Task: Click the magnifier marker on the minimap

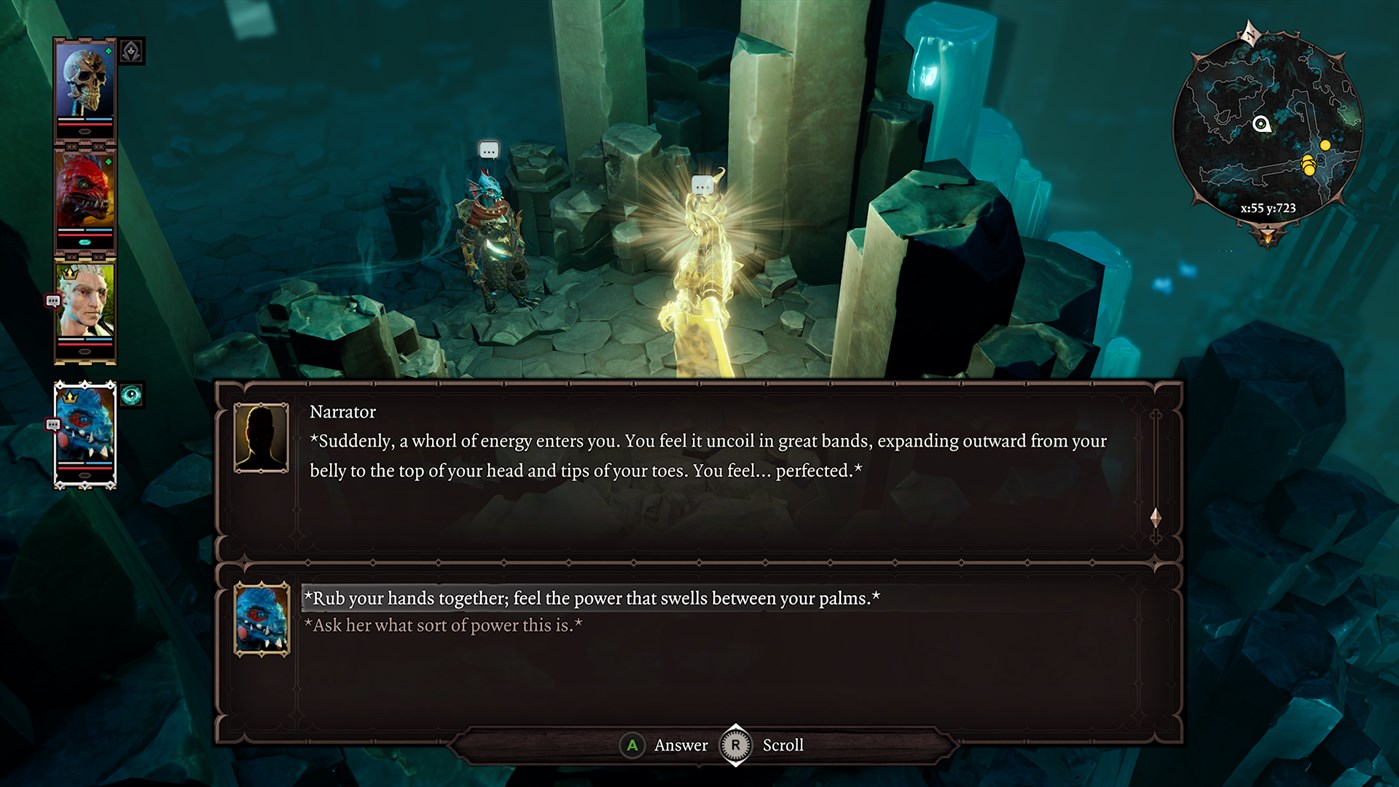Action: (1262, 125)
